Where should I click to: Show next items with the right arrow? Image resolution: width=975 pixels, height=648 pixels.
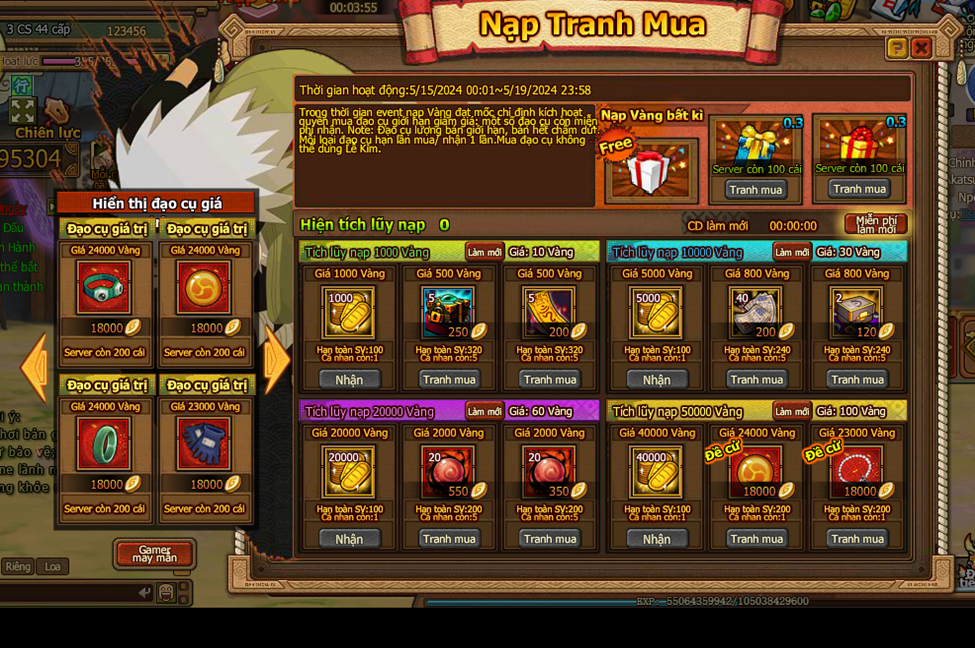pyautogui.click(x=276, y=361)
